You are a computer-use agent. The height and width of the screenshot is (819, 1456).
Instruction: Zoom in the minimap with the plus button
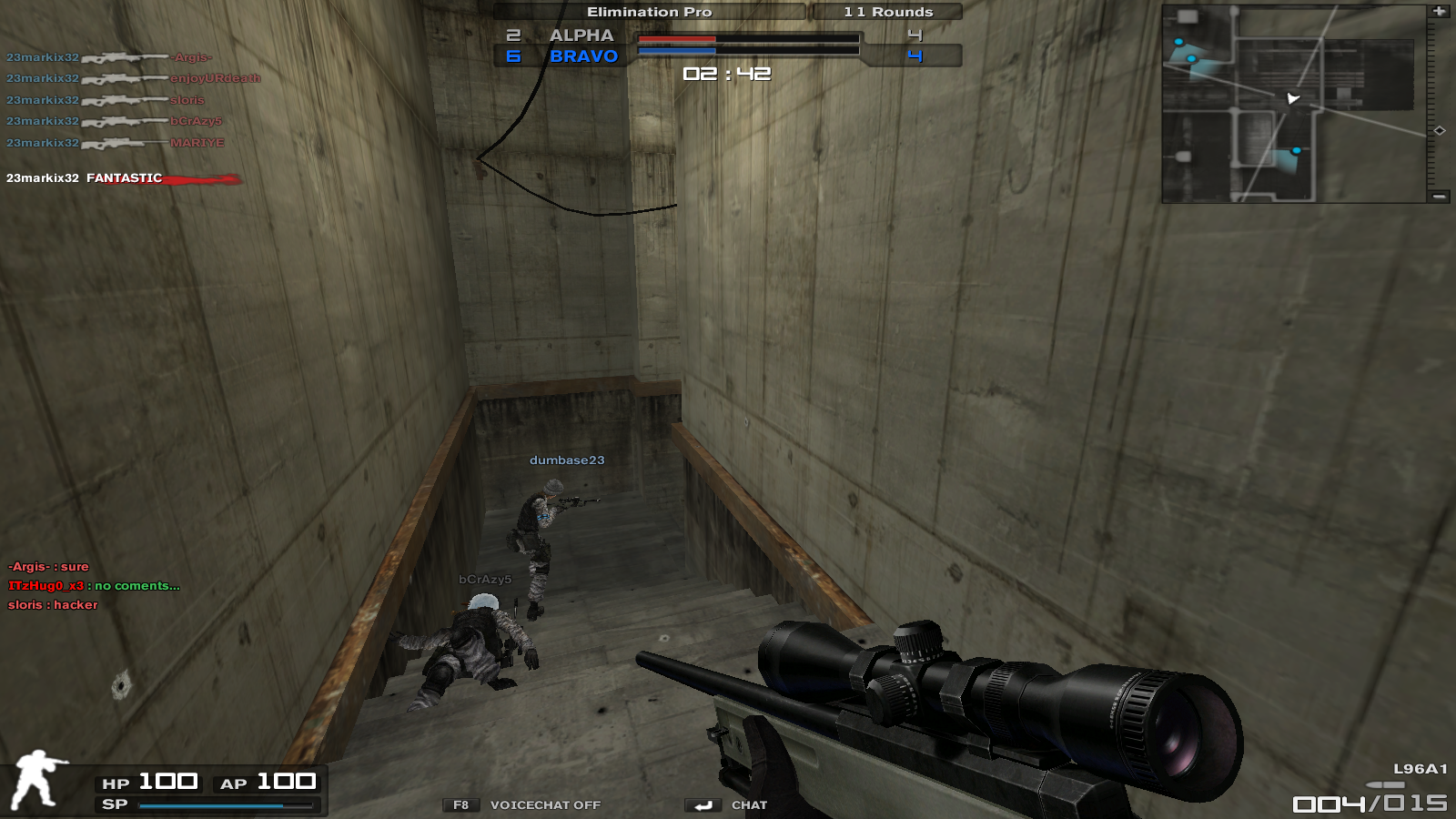(x=1439, y=12)
